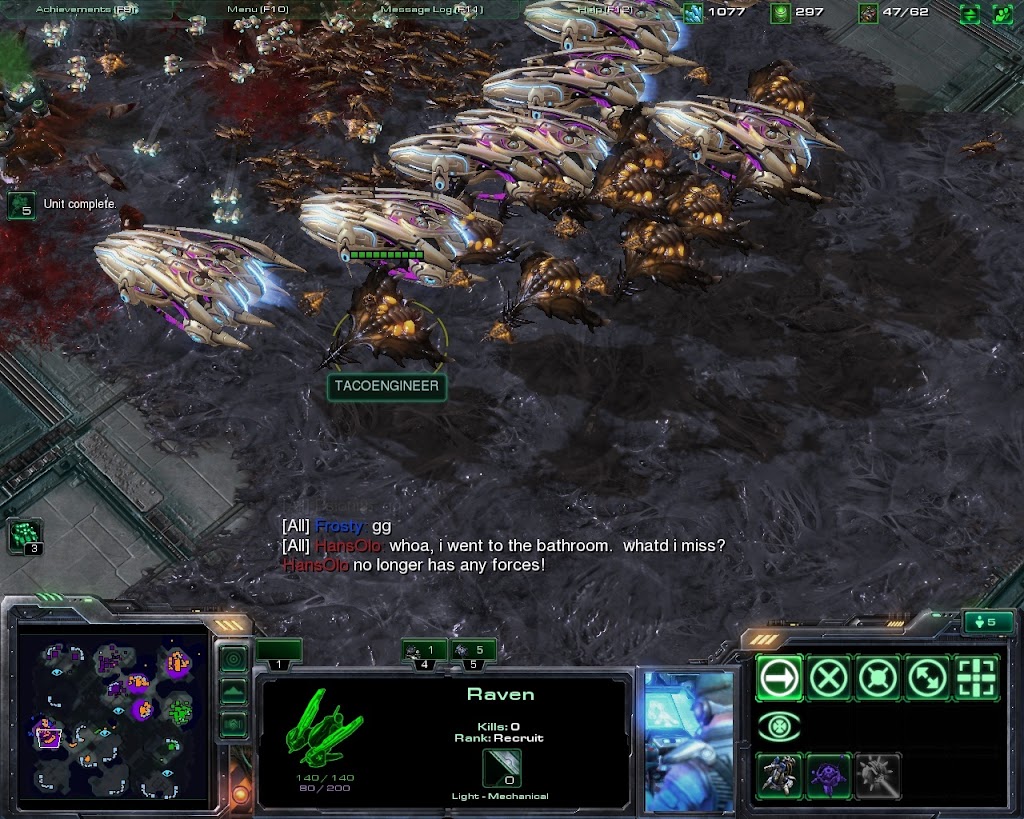Build an Auto-Turret with the Raven
1024x819 pixels.
tap(779, 776)
